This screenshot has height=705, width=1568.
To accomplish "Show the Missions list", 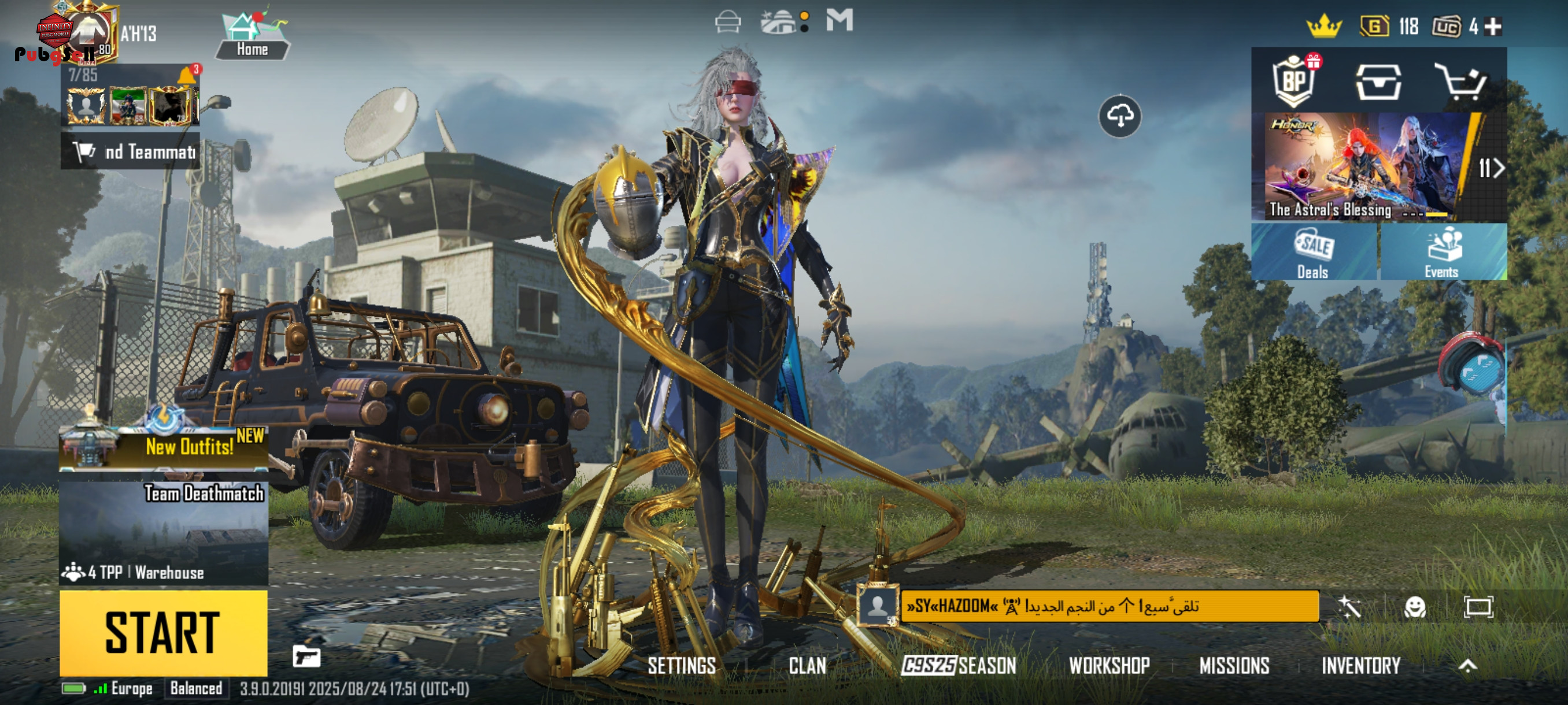I will 1234,666.
